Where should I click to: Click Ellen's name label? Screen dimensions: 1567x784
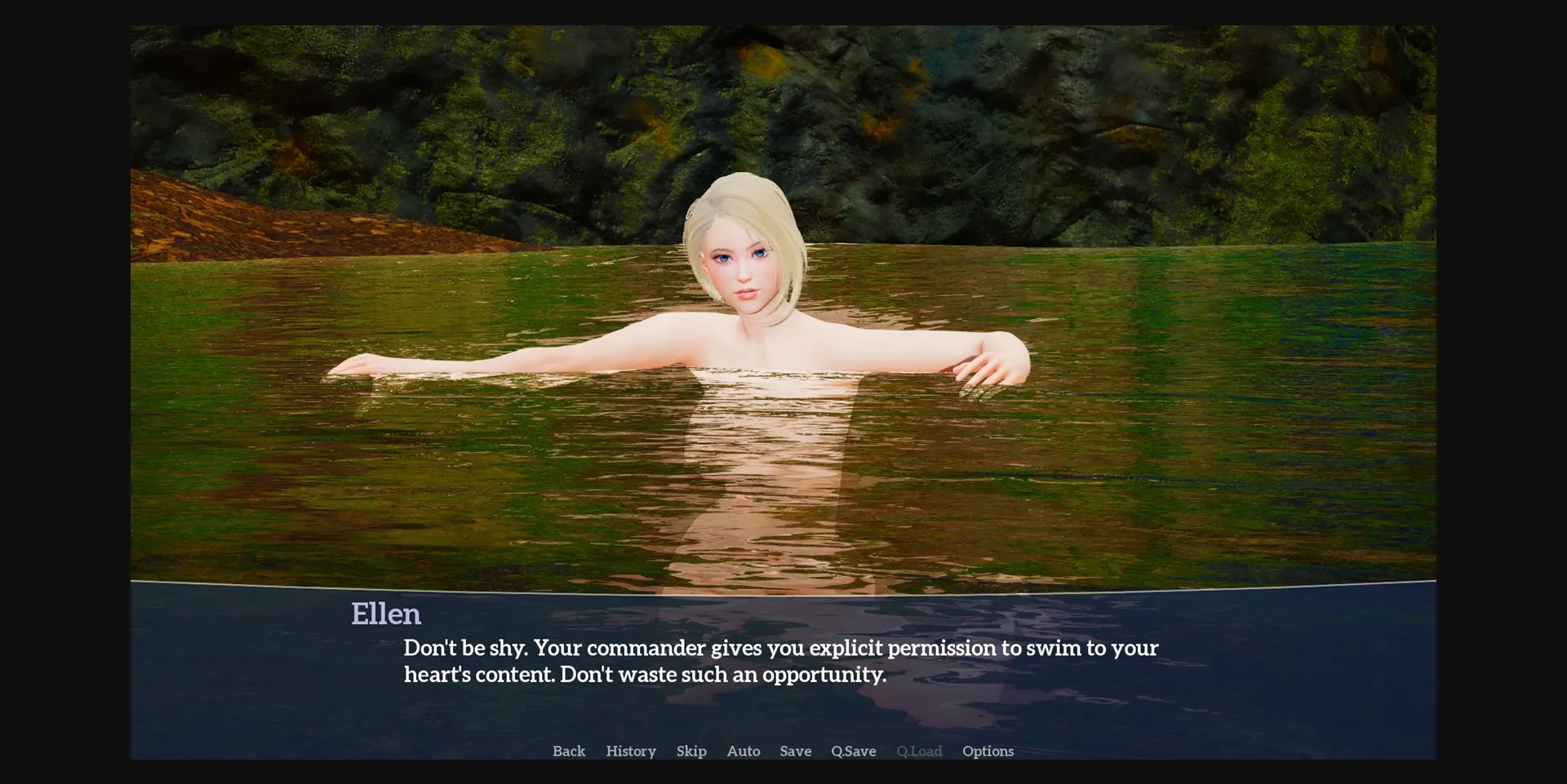[386, 614]
